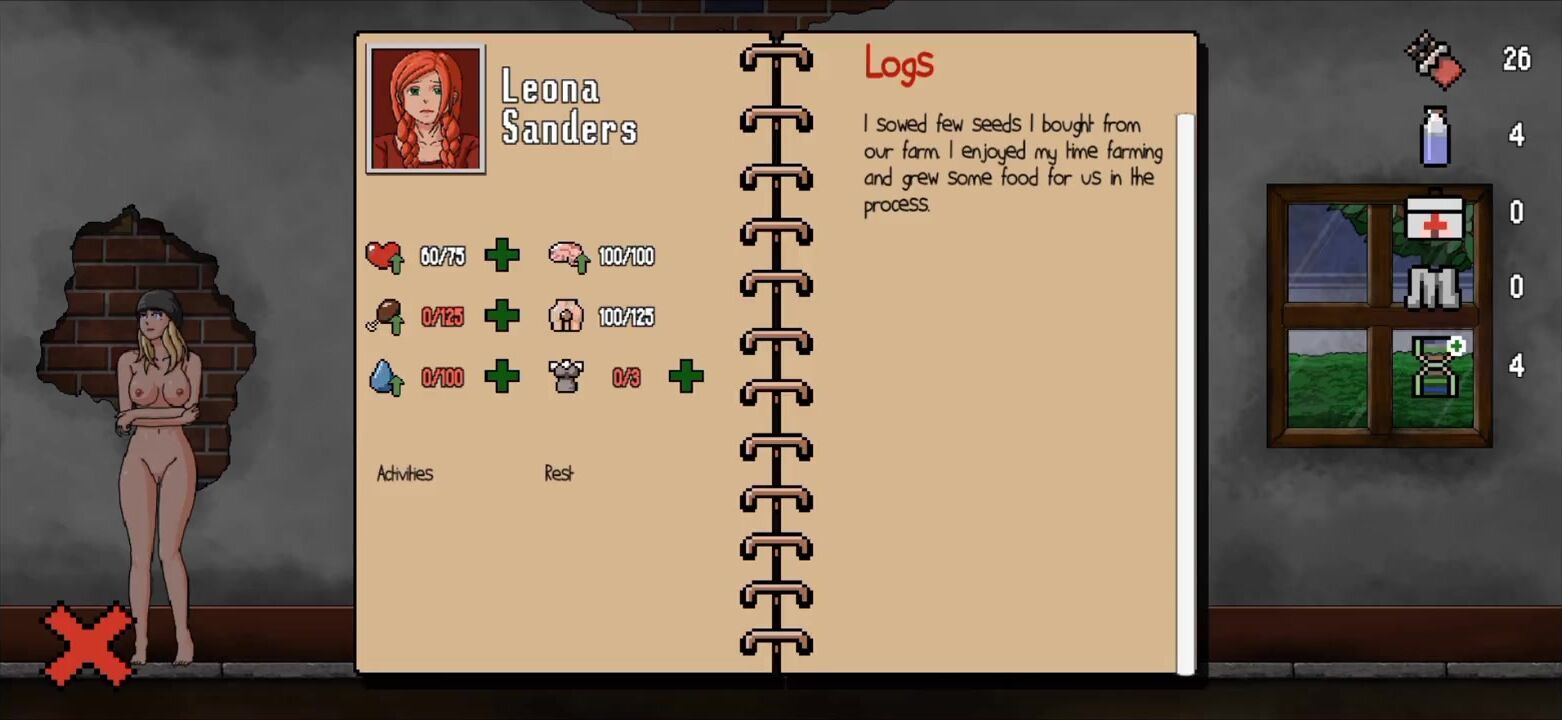
Task: Restore thirst with the water plus button
Action: point(502,377)
